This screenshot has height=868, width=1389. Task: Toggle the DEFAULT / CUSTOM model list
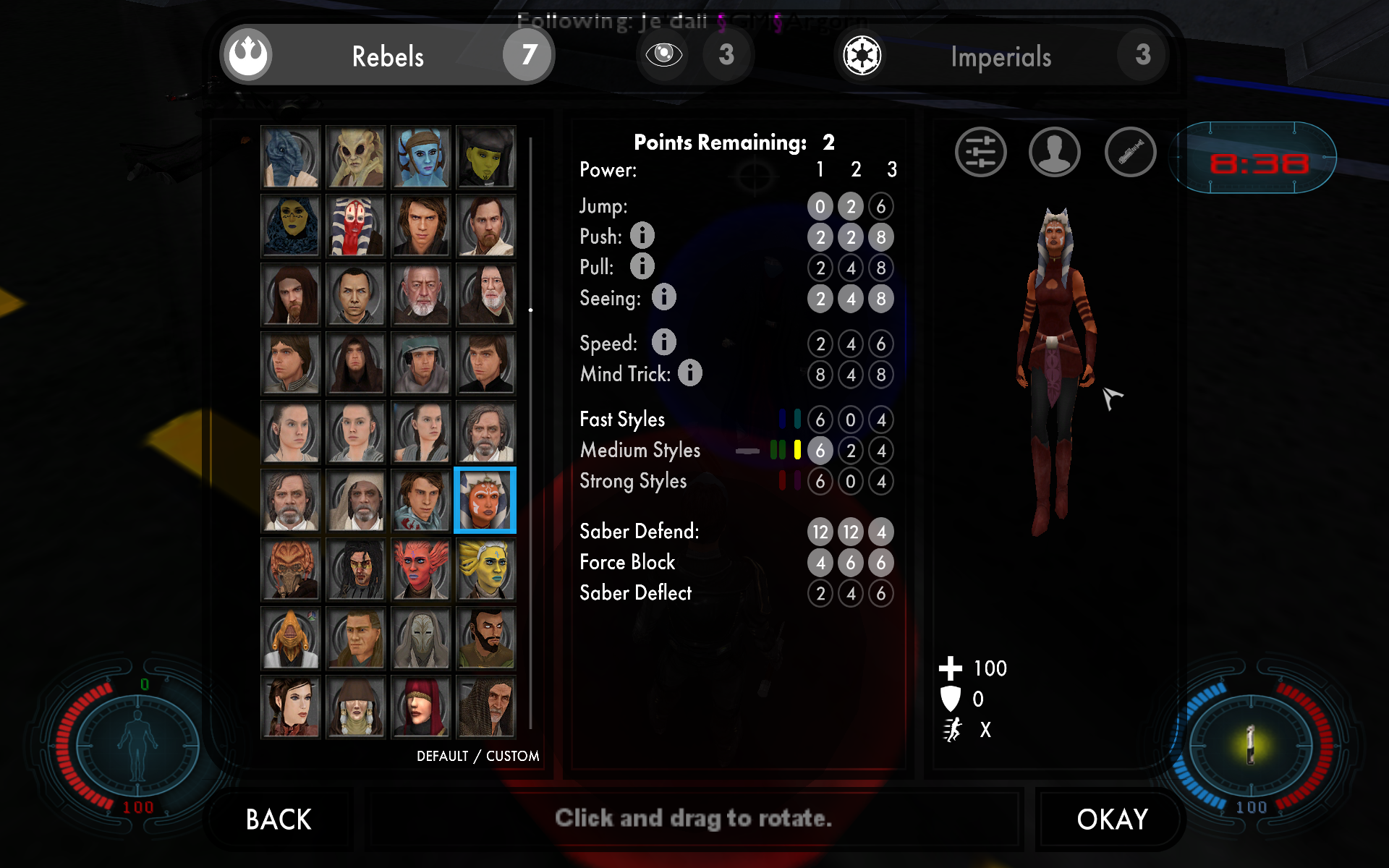[x=477, y=756]
